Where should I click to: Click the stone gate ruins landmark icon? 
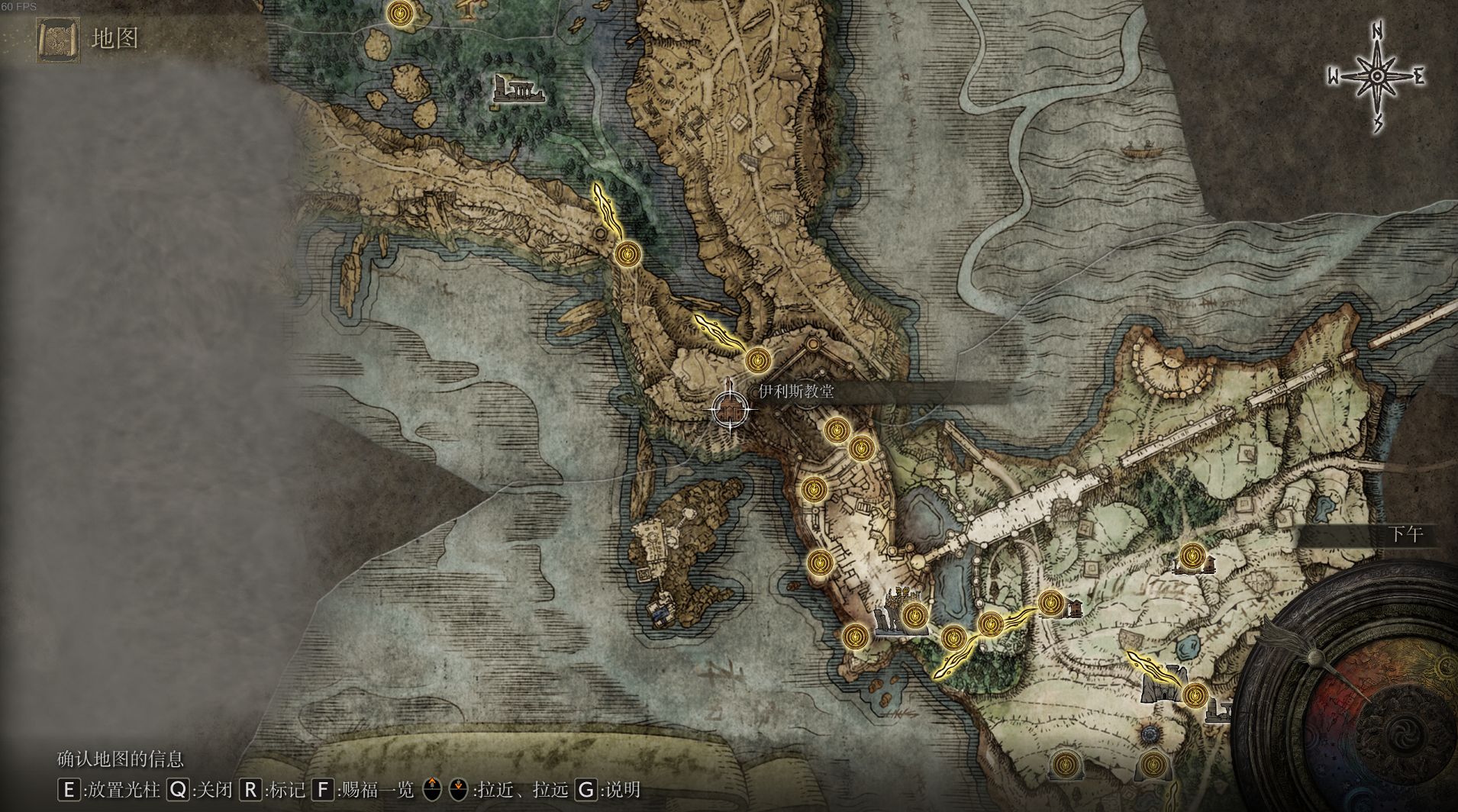coord(1162,685)
